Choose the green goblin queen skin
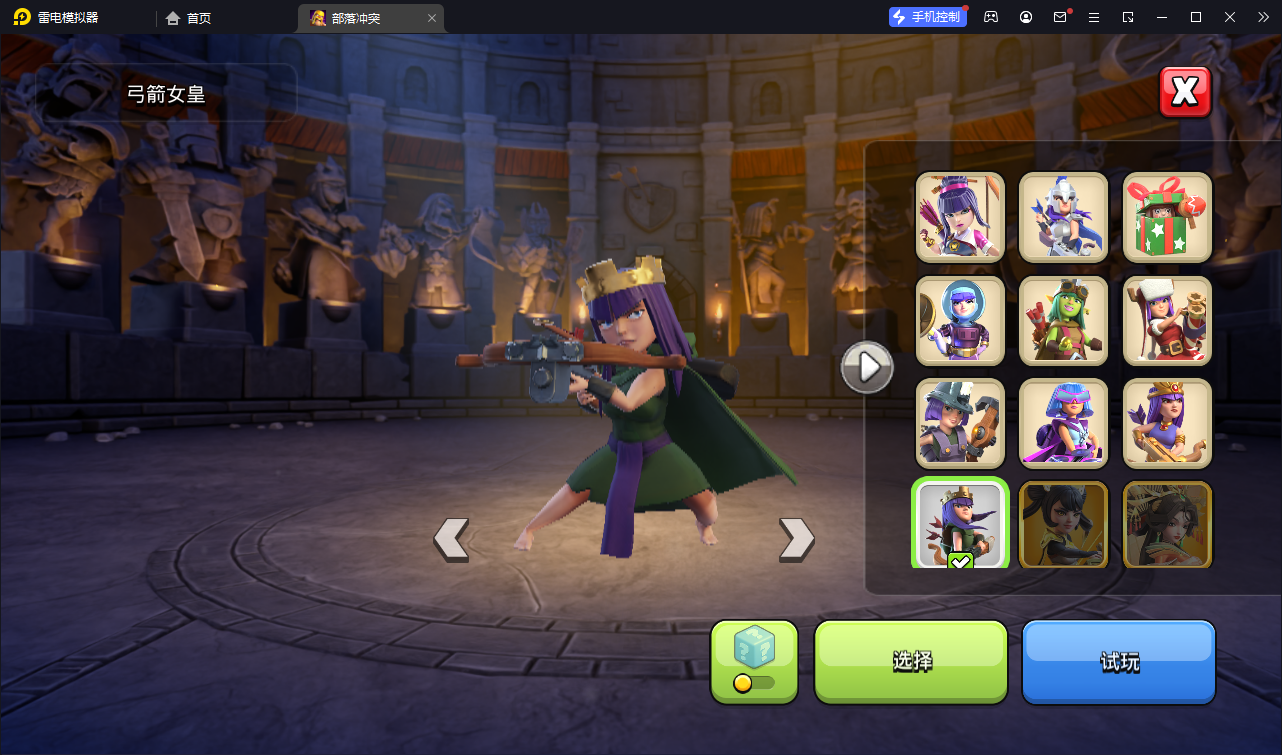This screenshot has height=755, width=1282. click(x=1063, y=321)
